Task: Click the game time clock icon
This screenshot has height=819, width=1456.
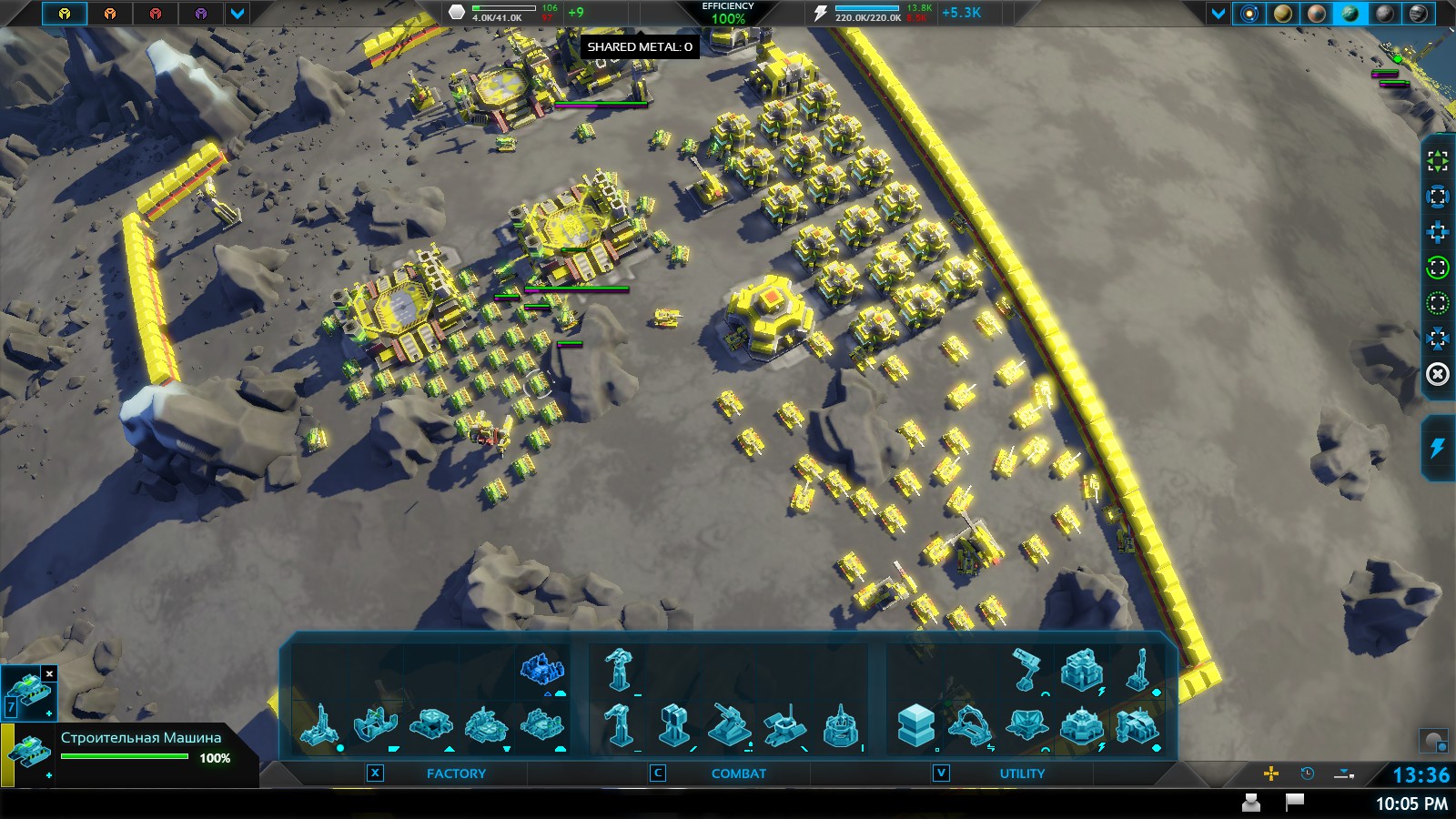Action: [1308, 773]
